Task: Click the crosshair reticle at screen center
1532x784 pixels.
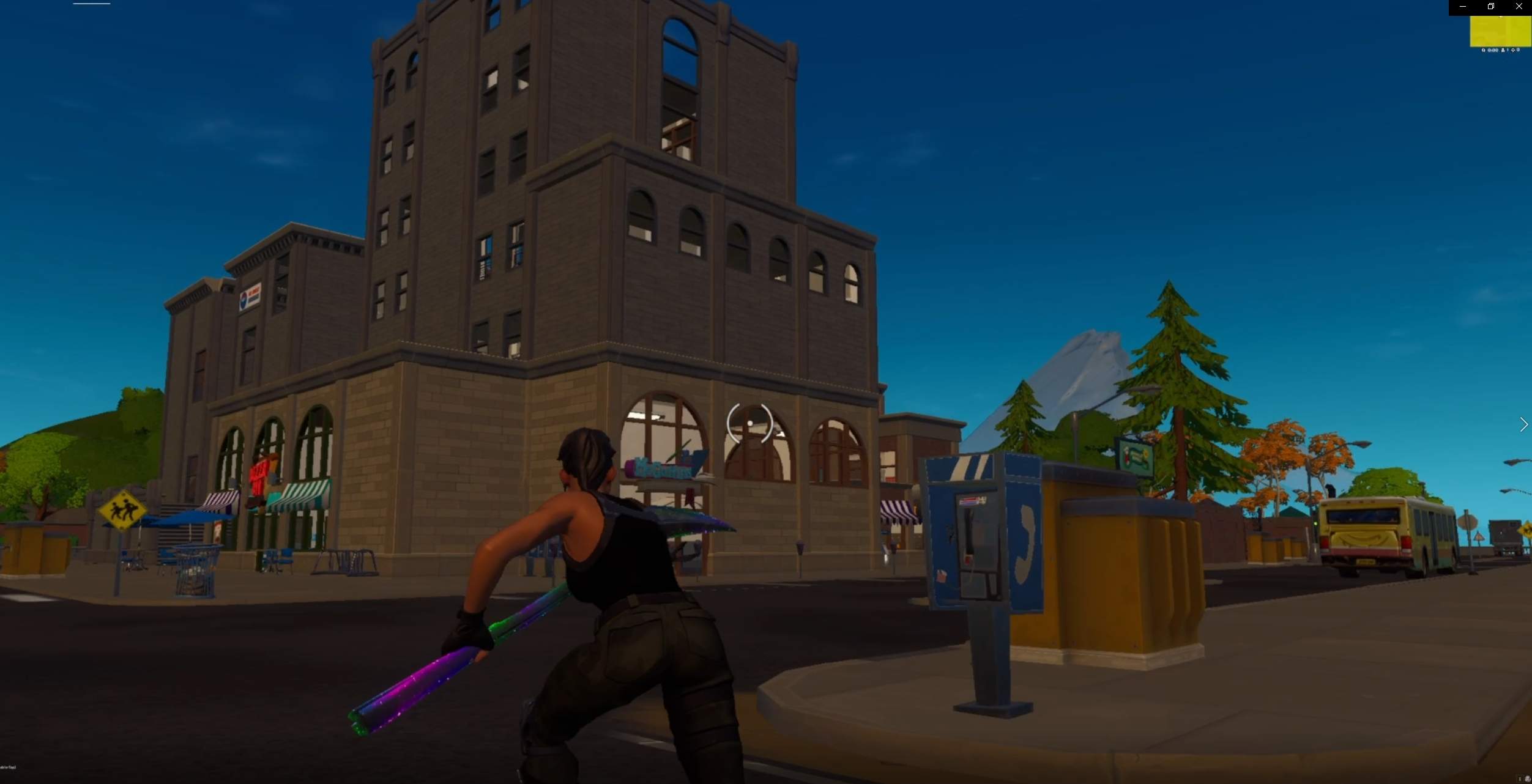Action: pyautogui.click(x=749, y=423)
